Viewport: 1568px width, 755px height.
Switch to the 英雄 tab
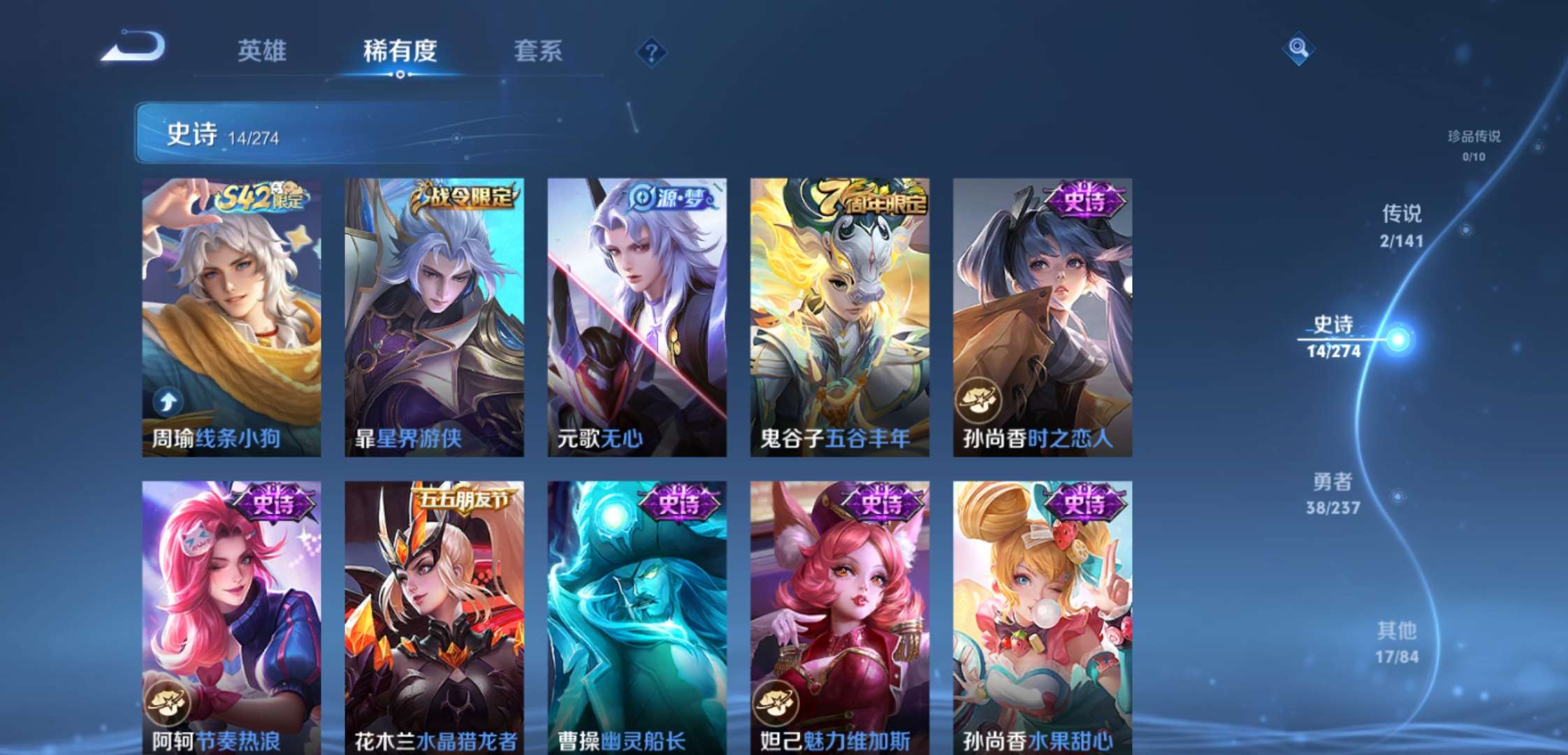(x=263, y=50)
